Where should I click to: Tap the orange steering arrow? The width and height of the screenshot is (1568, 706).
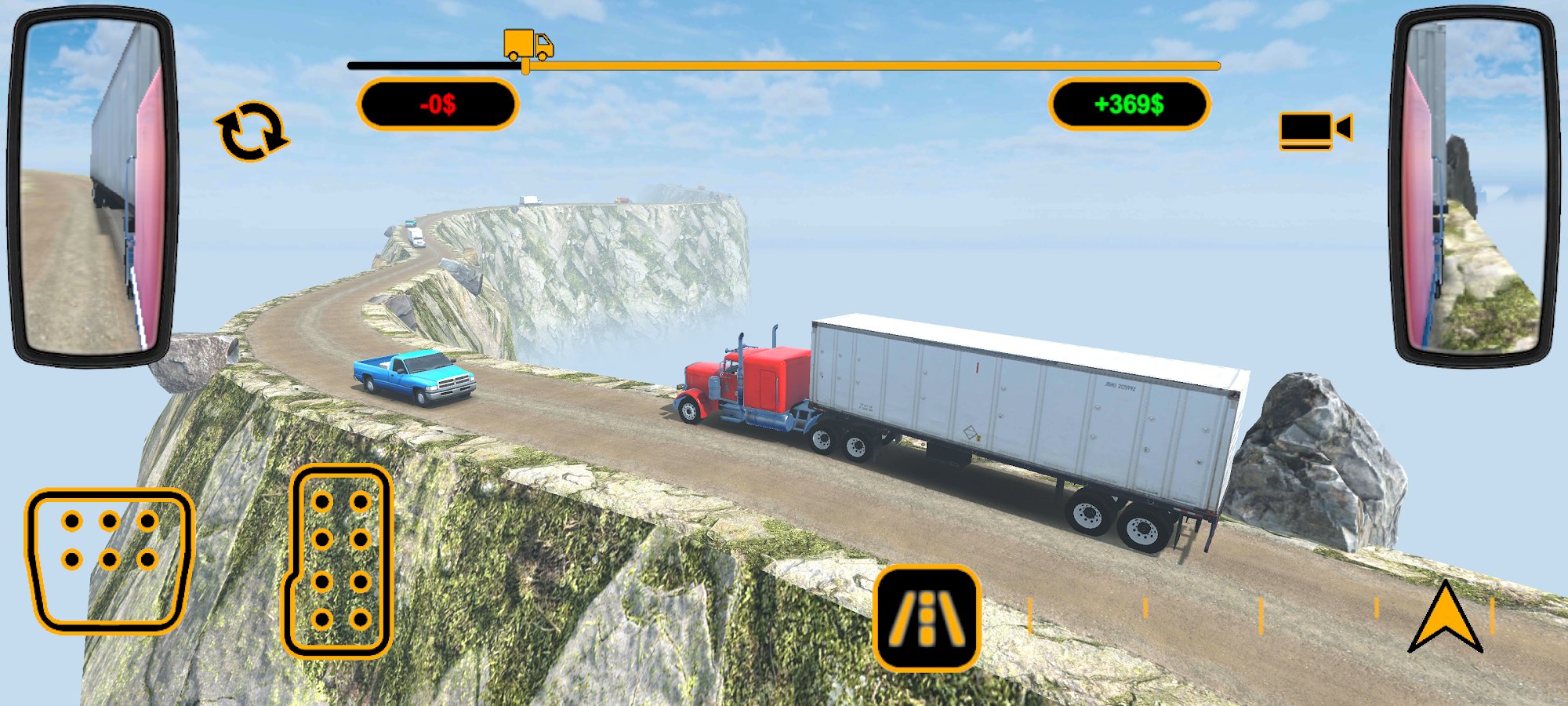point(1445,619)
